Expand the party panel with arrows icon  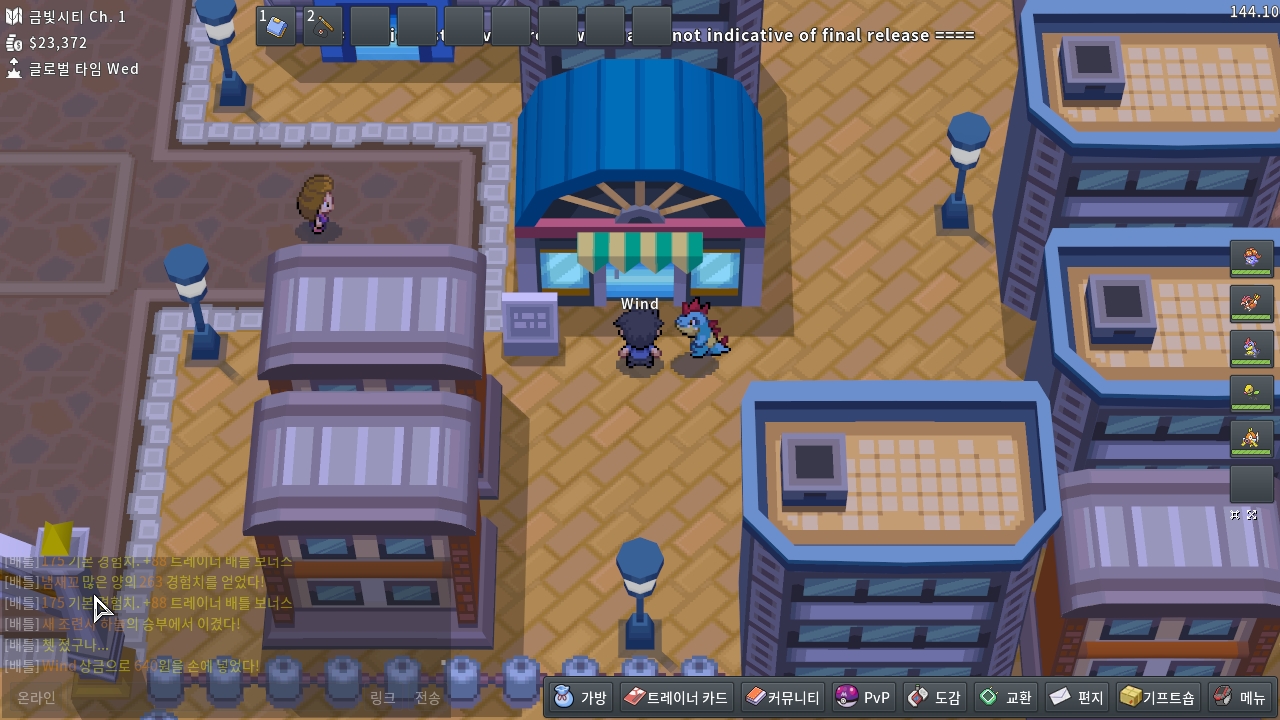coord(1252,515)
